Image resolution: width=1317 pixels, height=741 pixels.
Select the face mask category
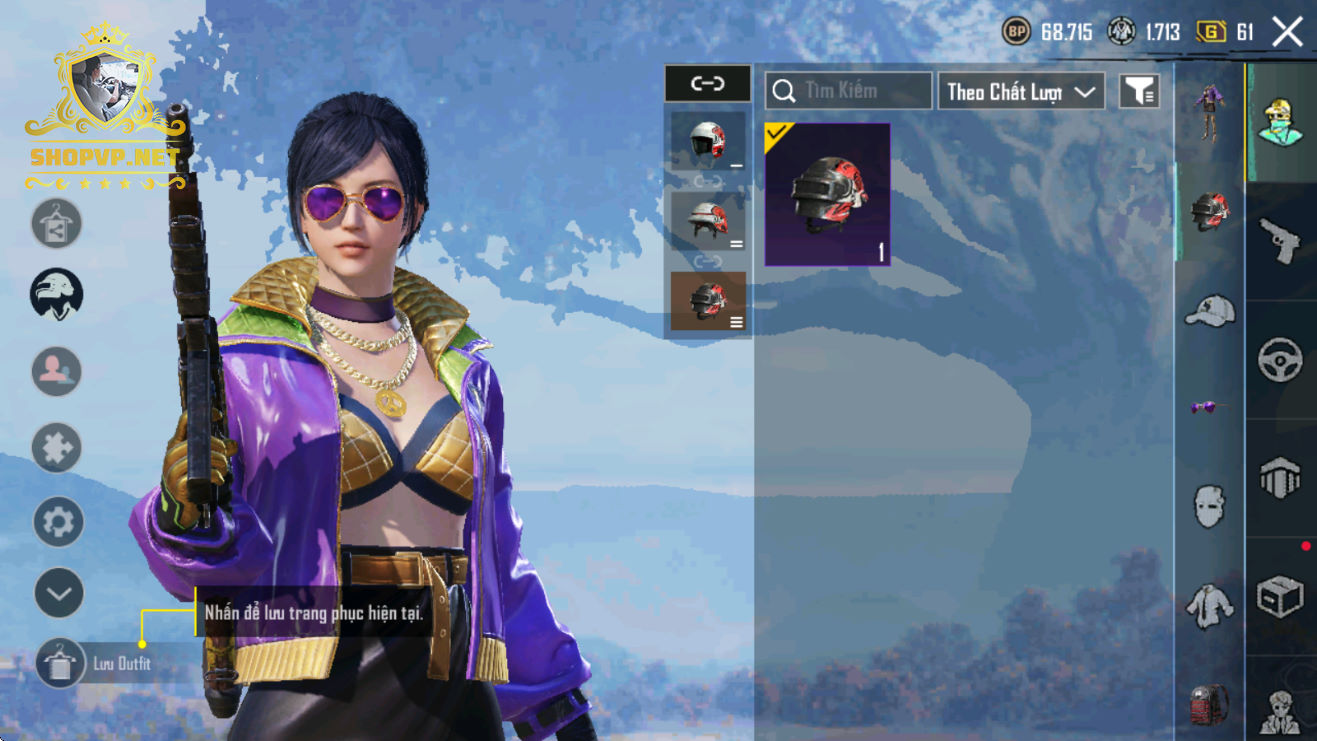[1210, 505]
